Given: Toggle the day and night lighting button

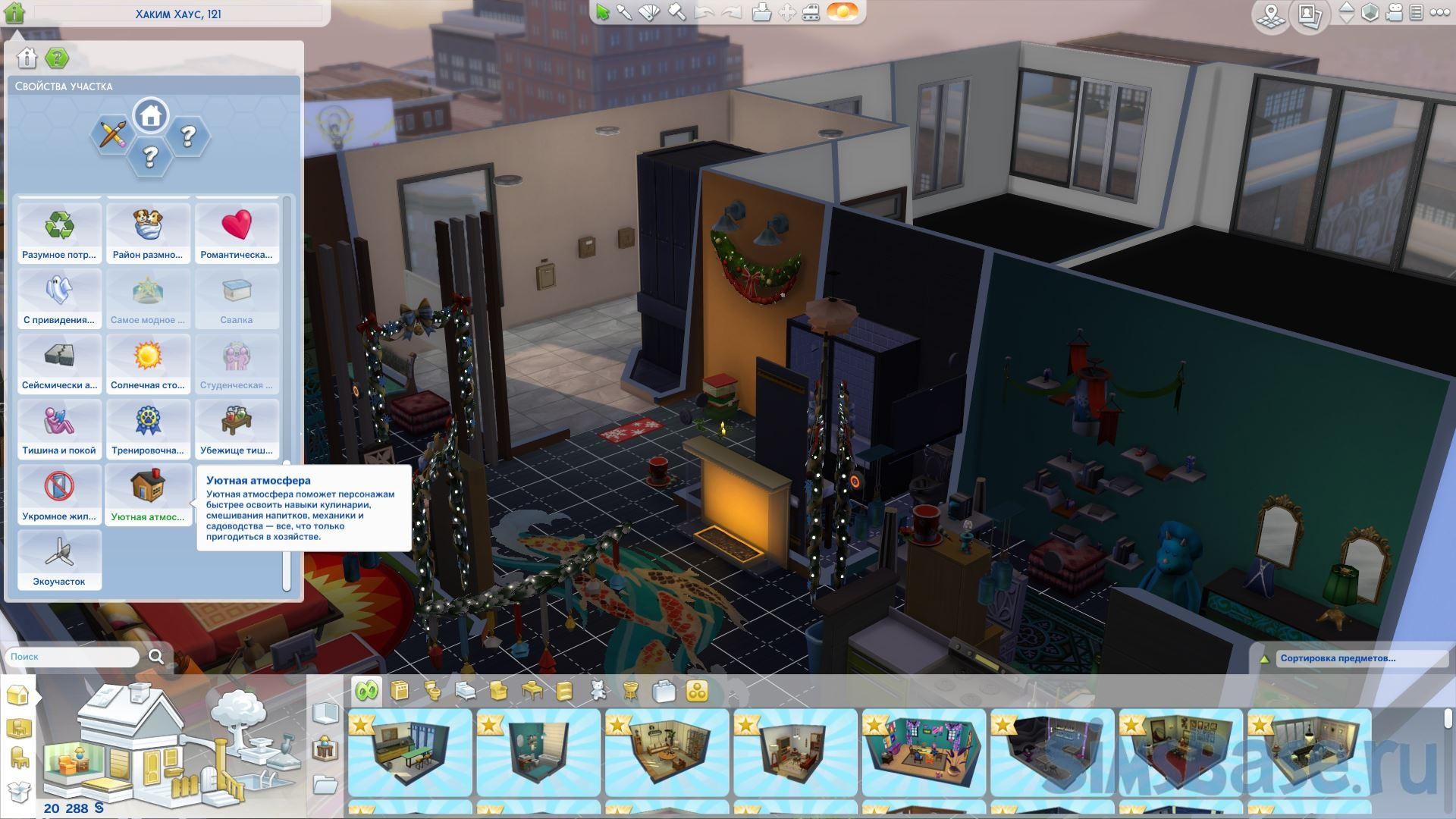Looking at the screenshot, I should (x=842, y=12).
